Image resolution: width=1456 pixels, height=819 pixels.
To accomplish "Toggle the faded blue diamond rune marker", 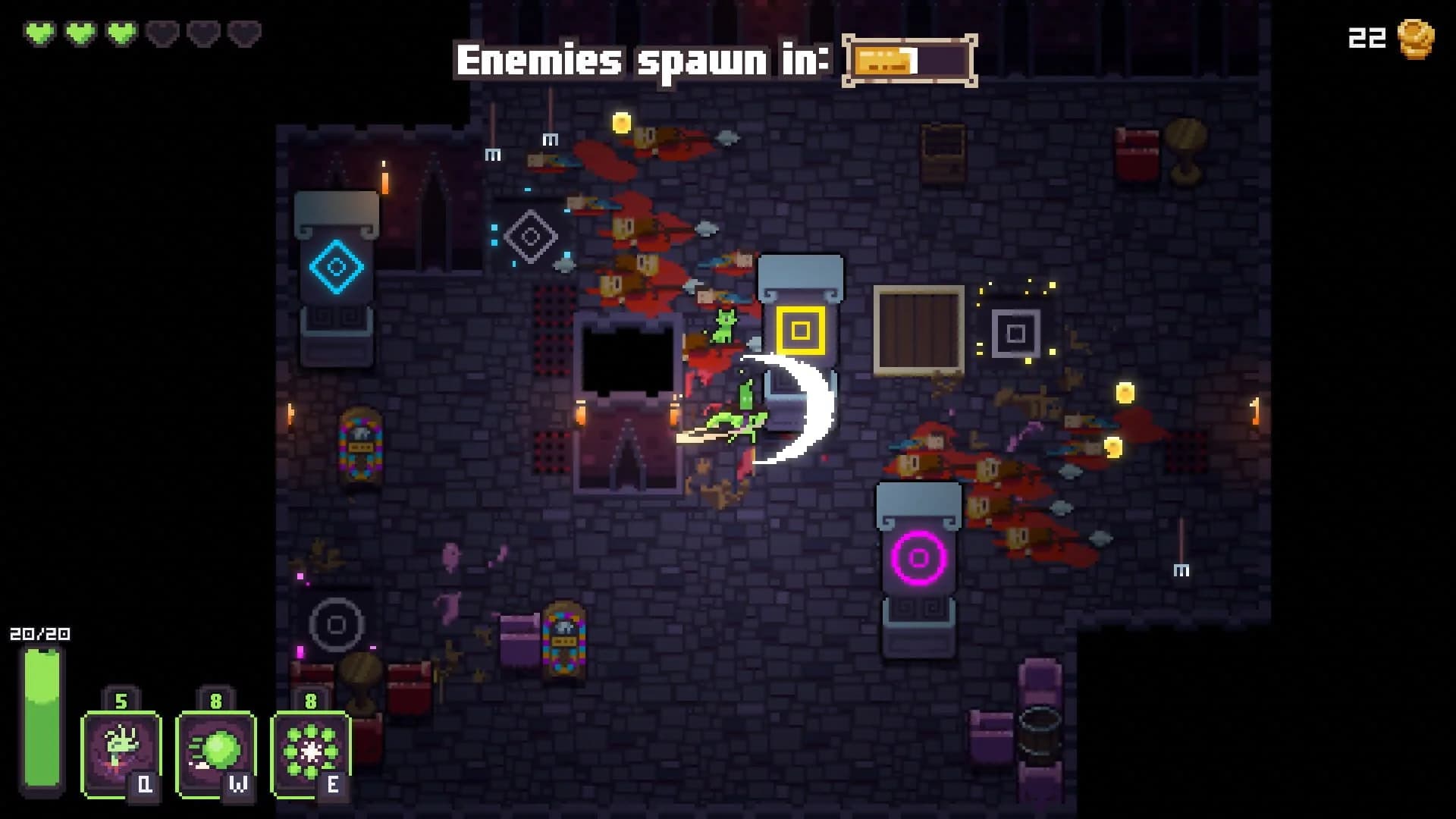I will (x=529, y=237).
